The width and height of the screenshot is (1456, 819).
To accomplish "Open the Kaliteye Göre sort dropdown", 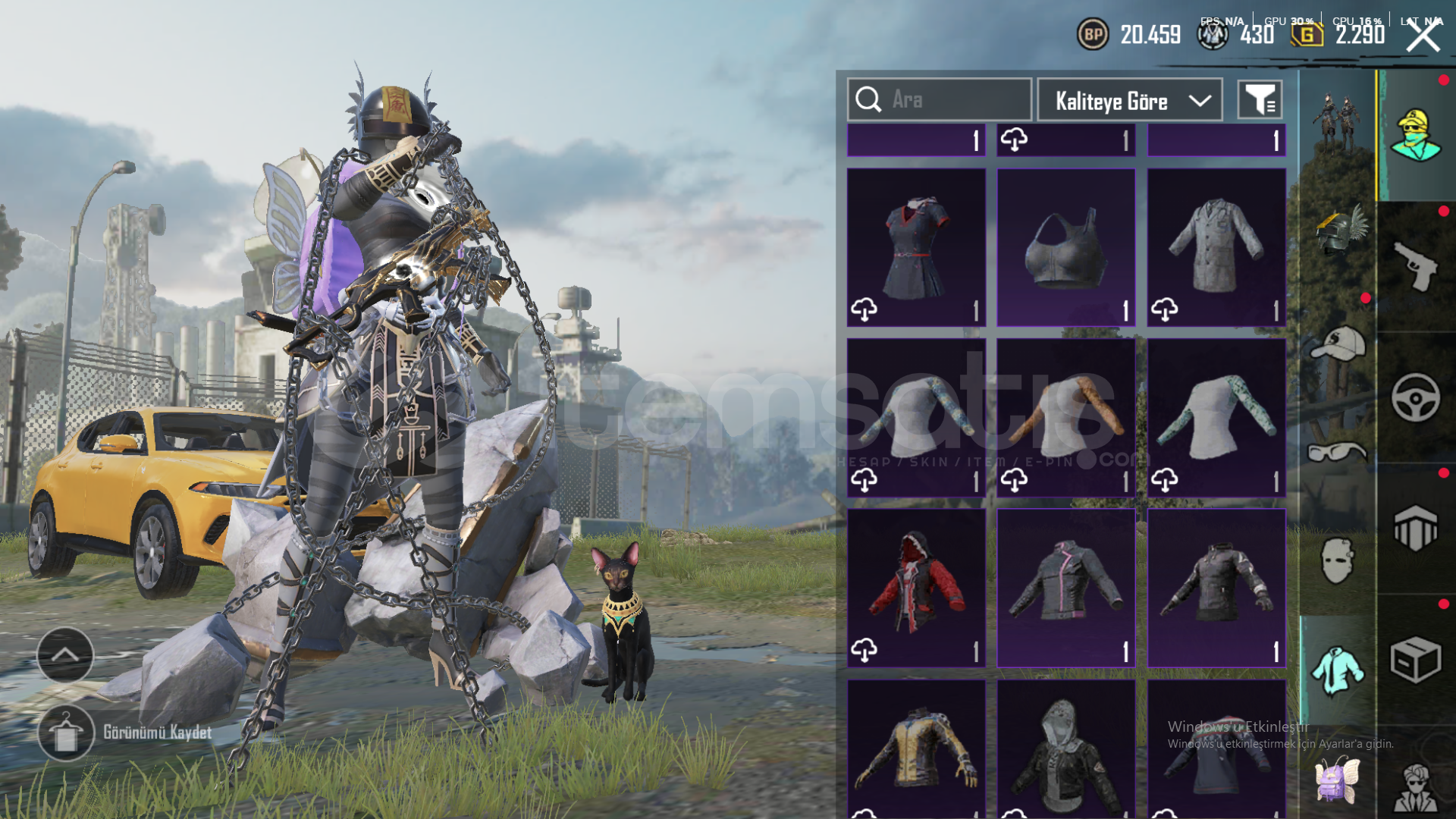I will (x=1129, y=100).
